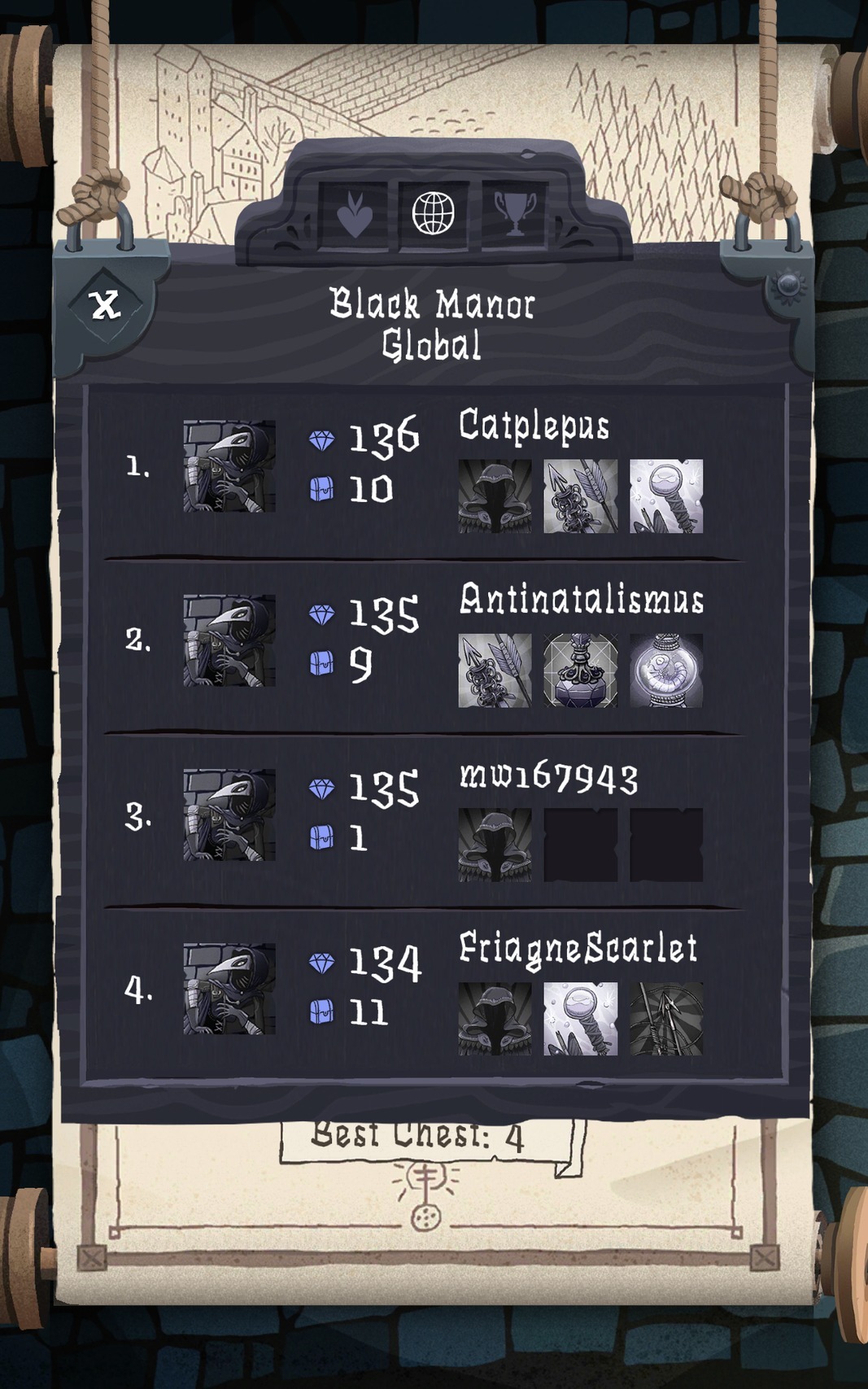This screenshot has height=1389, width=868.
Task: Click mw167943's hooded cloak item
Action: (495, 845)
